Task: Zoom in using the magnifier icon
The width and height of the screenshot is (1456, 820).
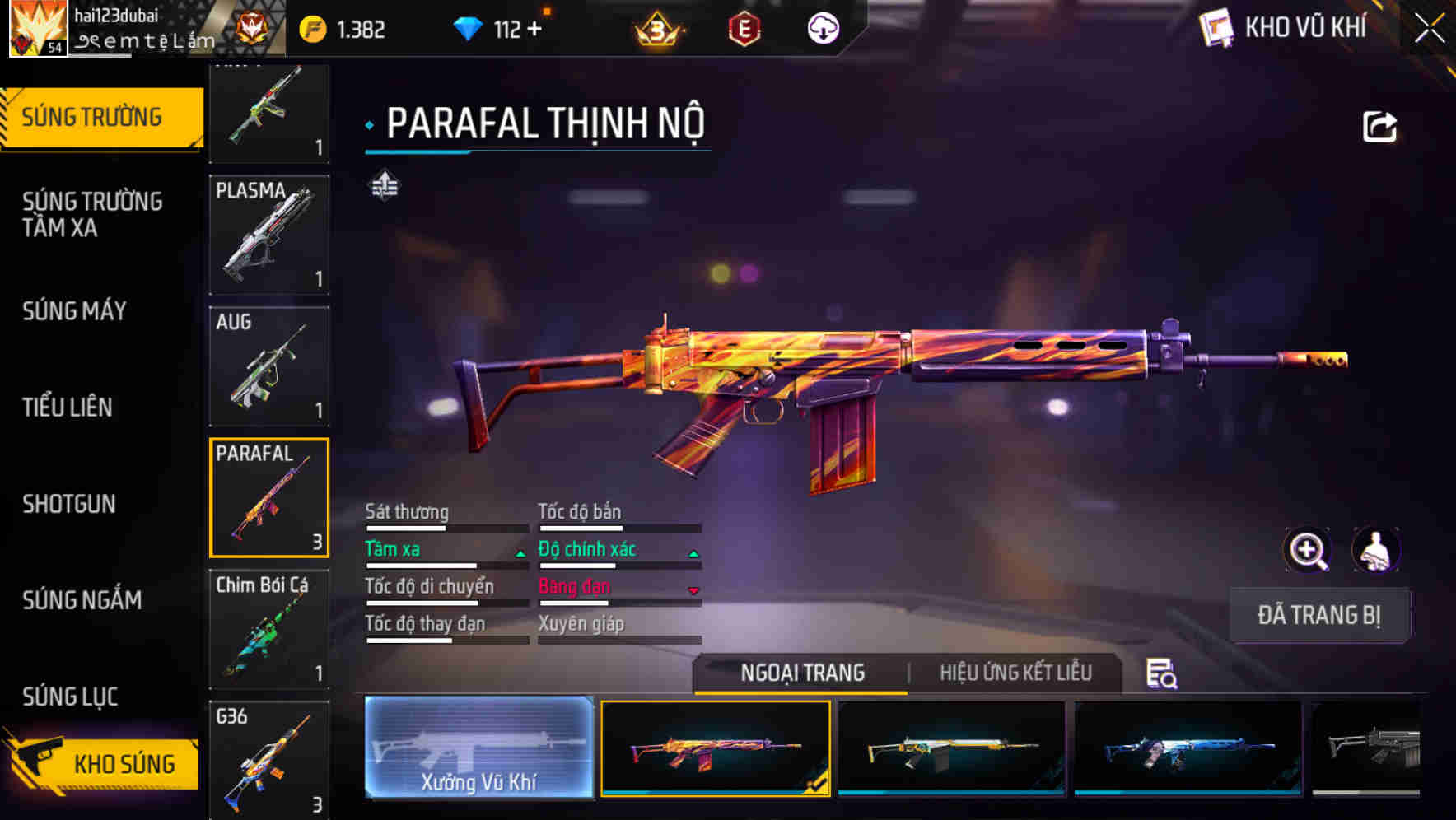Action: point(1307,550)
